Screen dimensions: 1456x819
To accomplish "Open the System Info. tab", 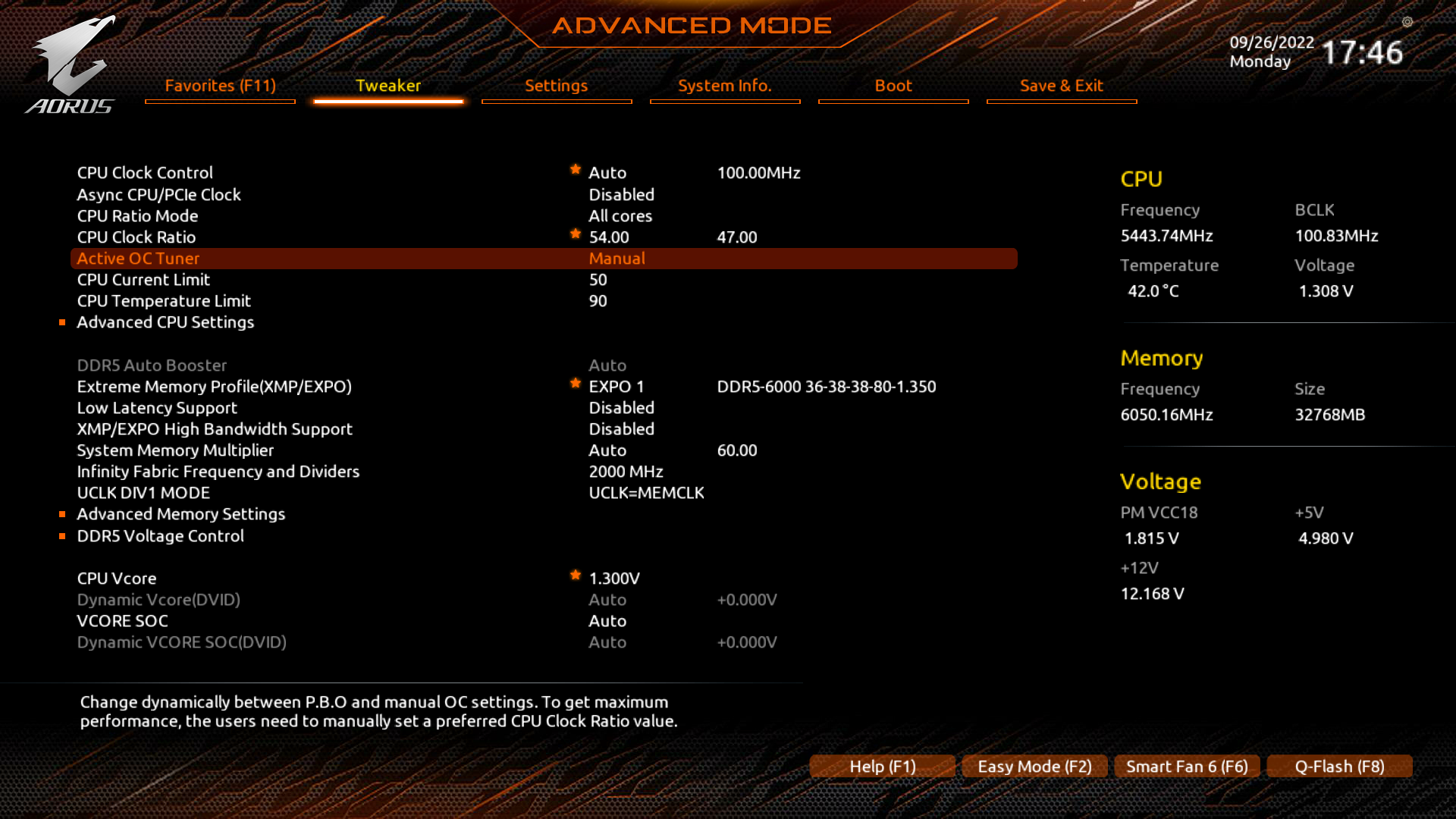I will [724, 86].
